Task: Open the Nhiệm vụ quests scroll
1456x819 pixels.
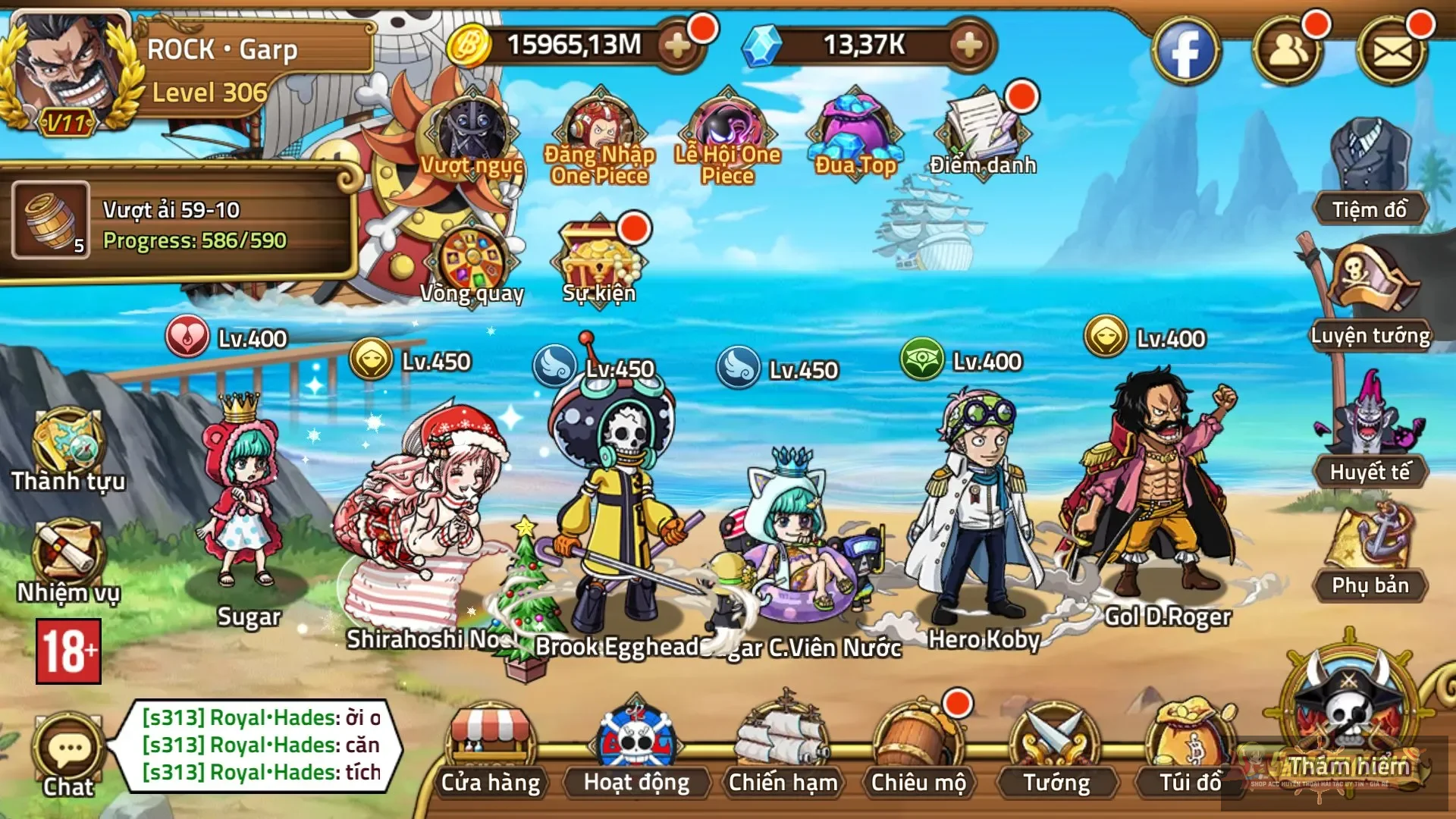Action: [x=68, y=560]
